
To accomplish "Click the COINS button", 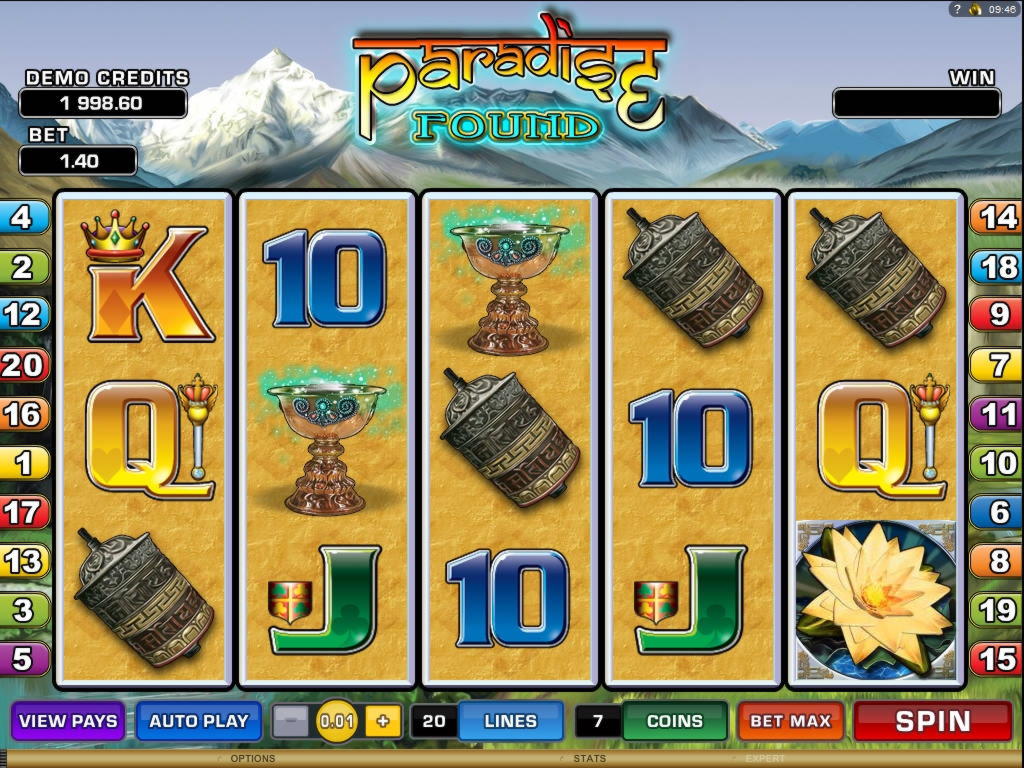I will click(x=674, y=721).
